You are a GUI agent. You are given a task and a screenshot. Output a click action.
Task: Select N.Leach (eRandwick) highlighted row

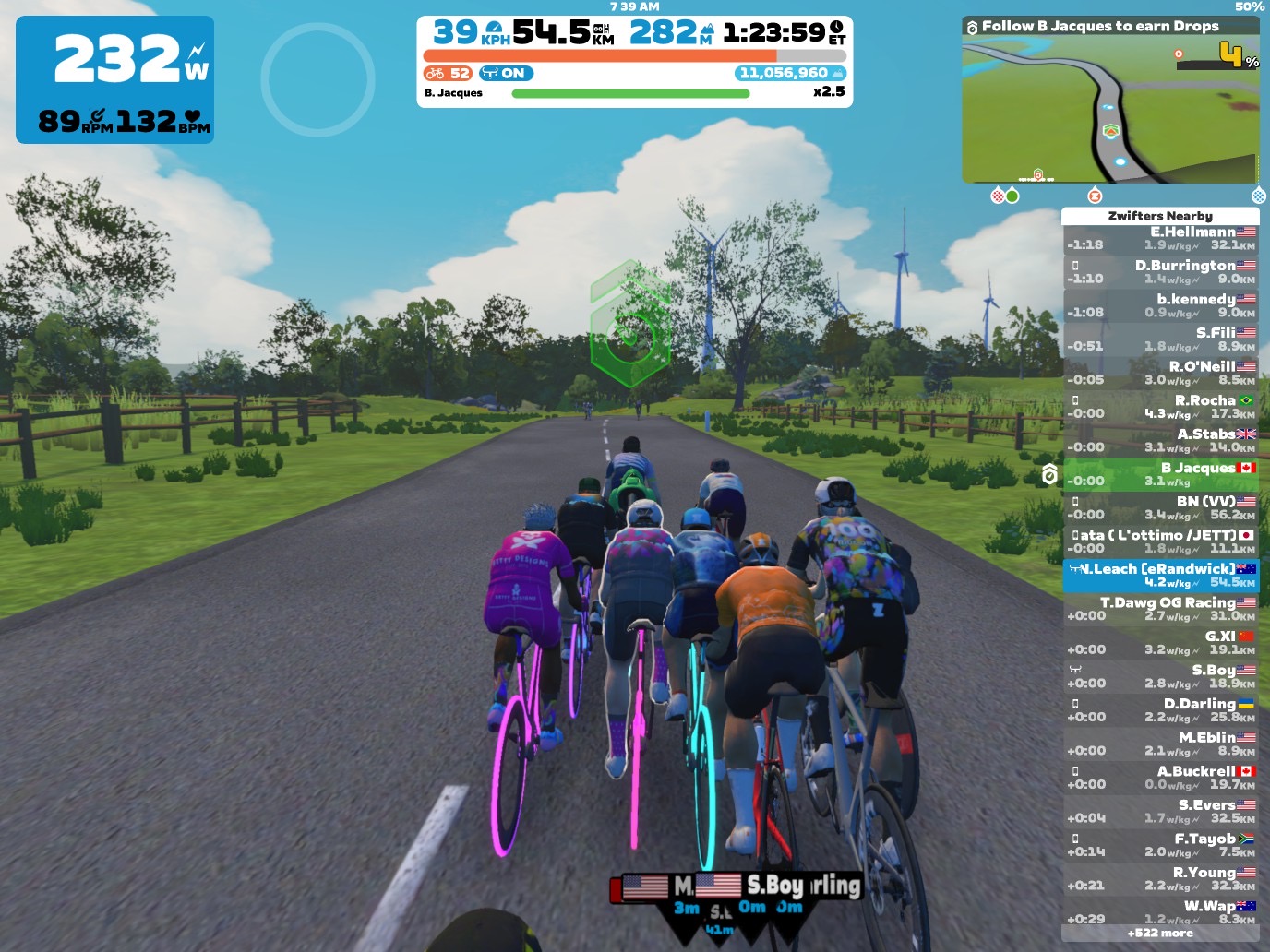point(1160,575)
